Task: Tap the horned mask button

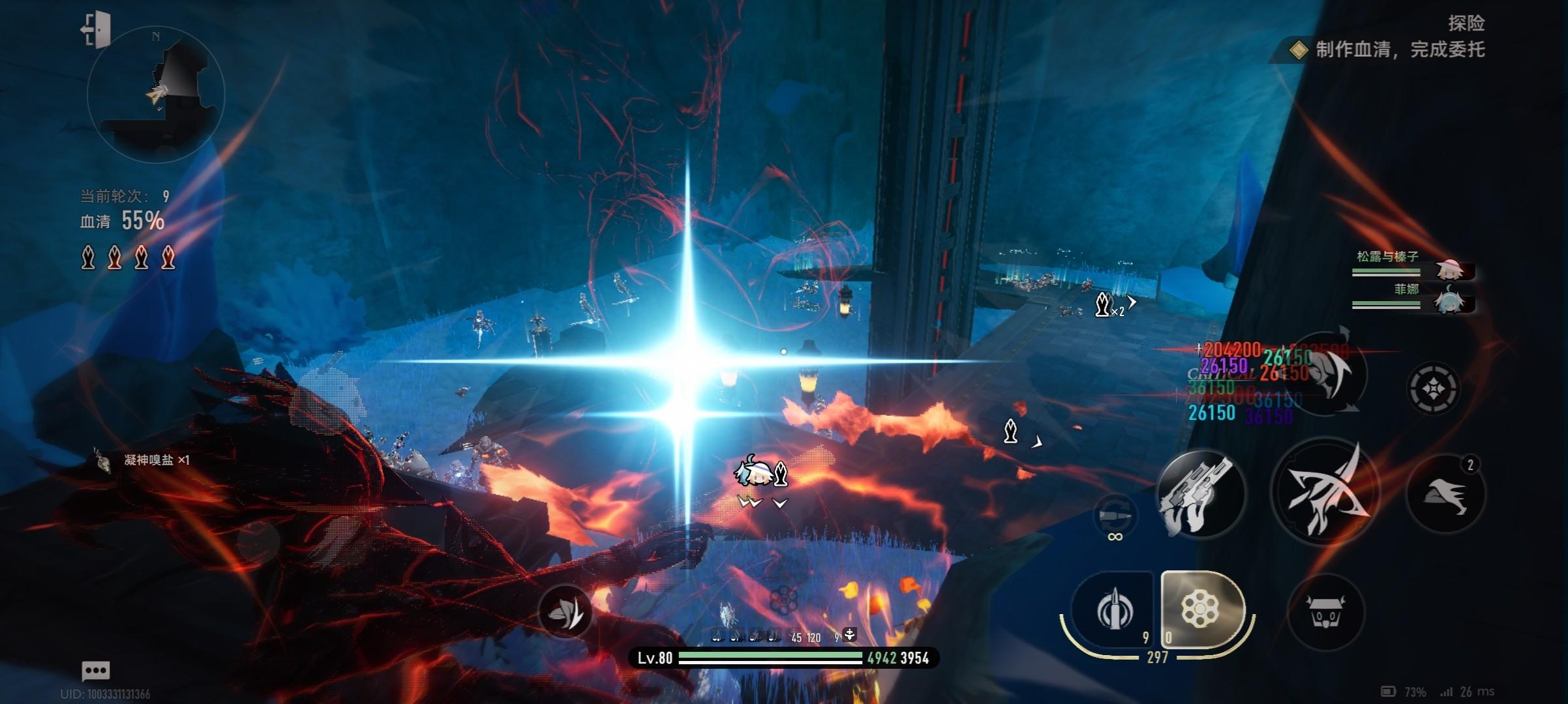Action: tap(1325, 613)
